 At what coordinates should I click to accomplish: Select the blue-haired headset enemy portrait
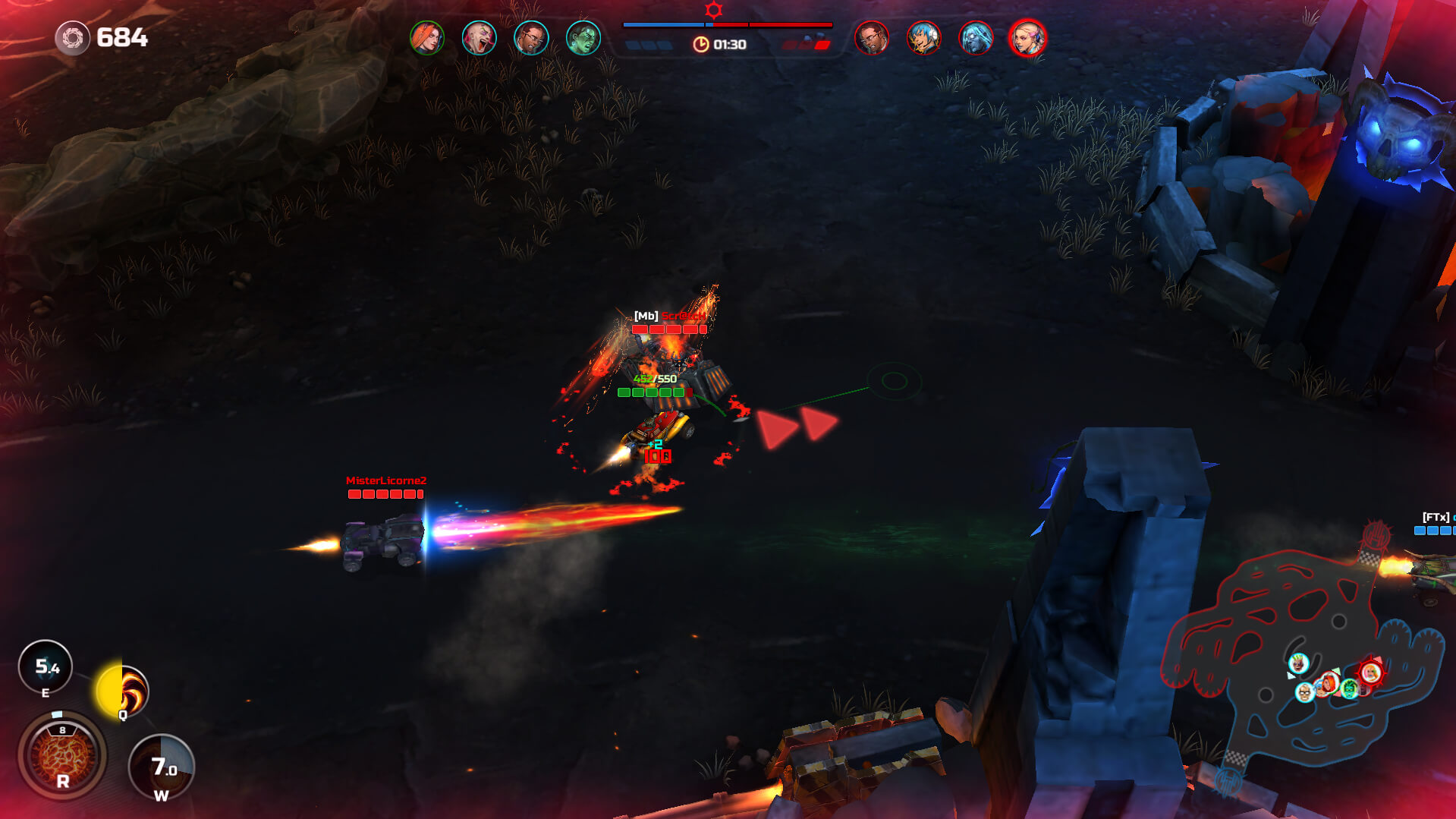pyautogui.click(x=923, y=38)
